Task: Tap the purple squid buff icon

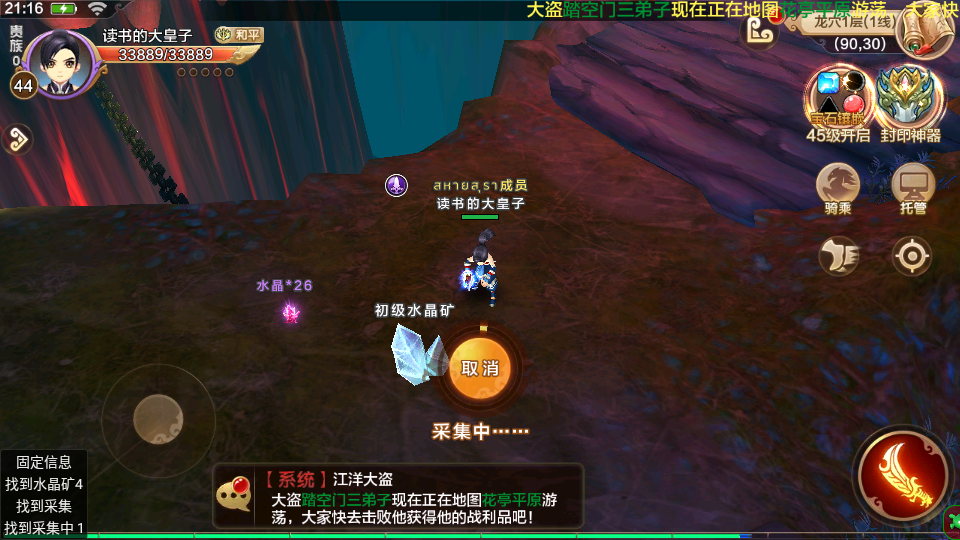Action: tap(397, 185)
